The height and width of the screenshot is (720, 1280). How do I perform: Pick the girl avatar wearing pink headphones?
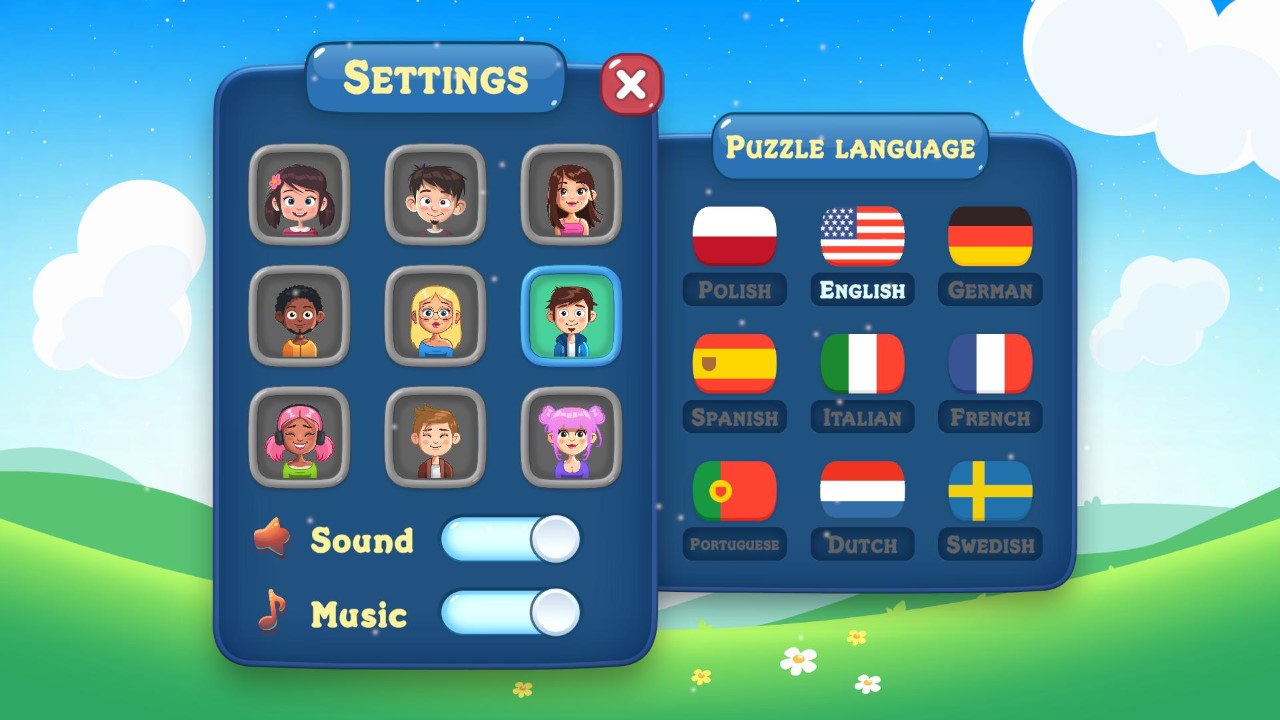(x=299, y=438)
